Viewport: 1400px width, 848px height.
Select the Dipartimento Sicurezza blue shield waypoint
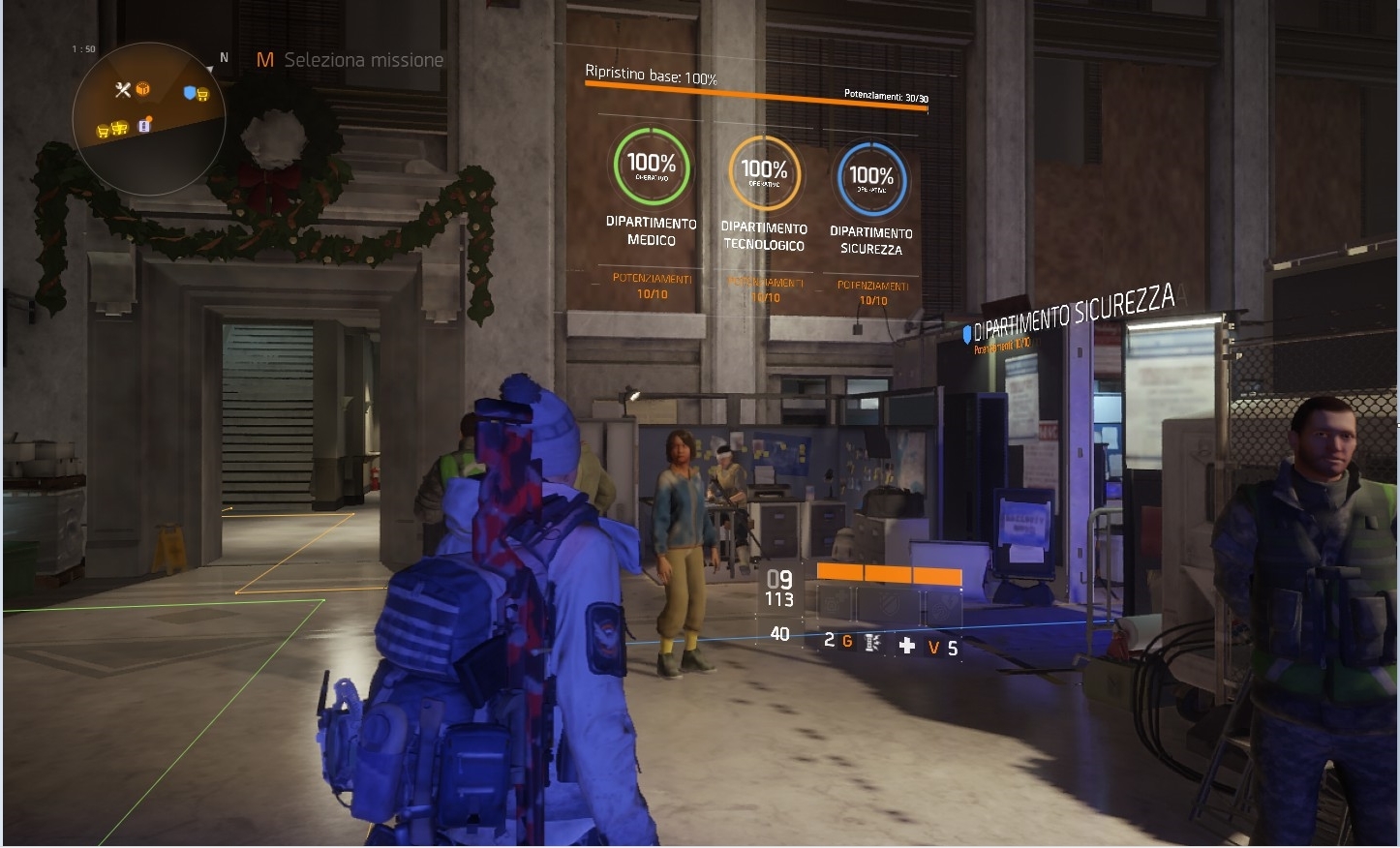[966, 334]
